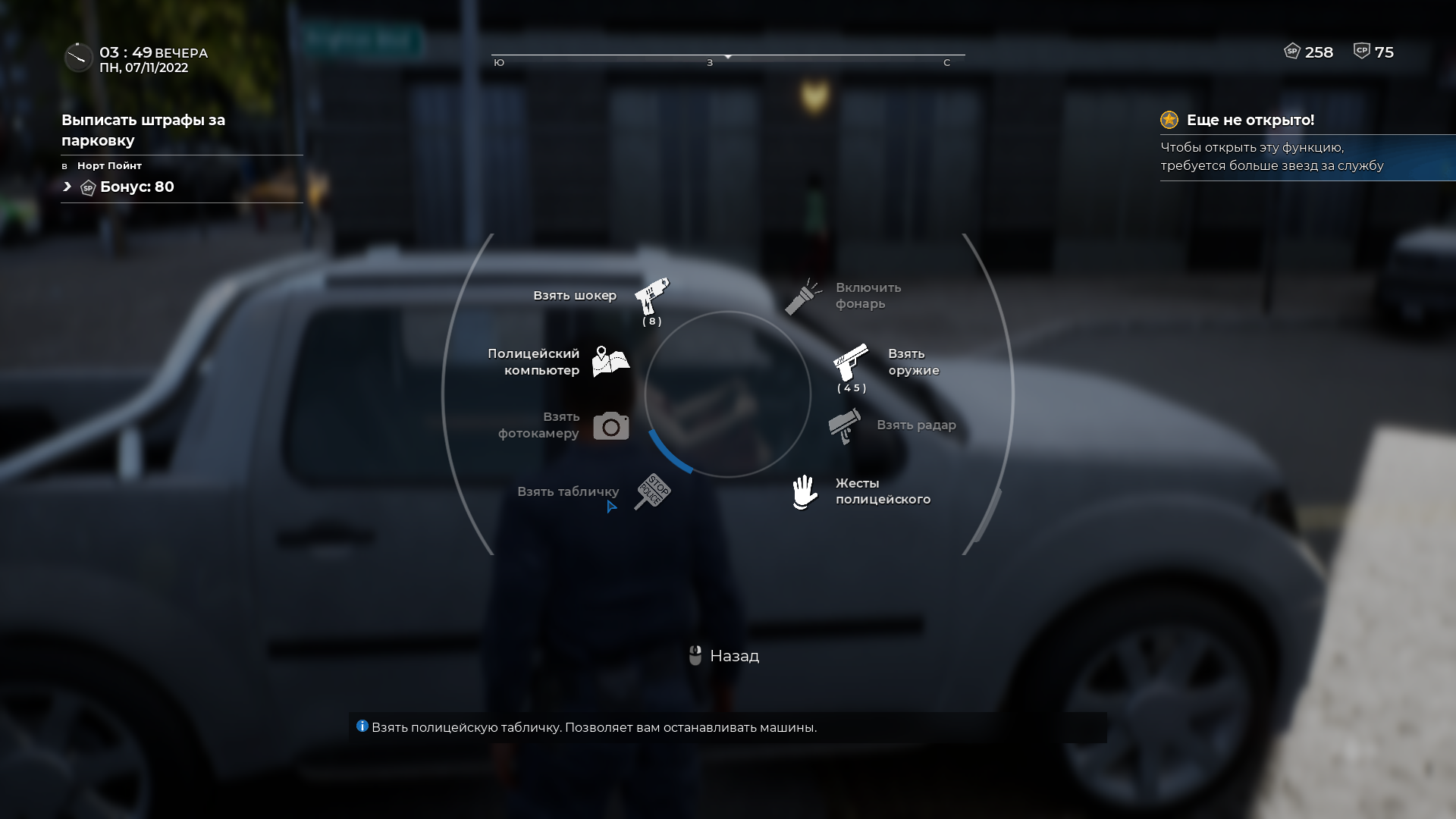Pick the stop police sign option
This screenshot has height=819, width=1456.
[652, 491]
